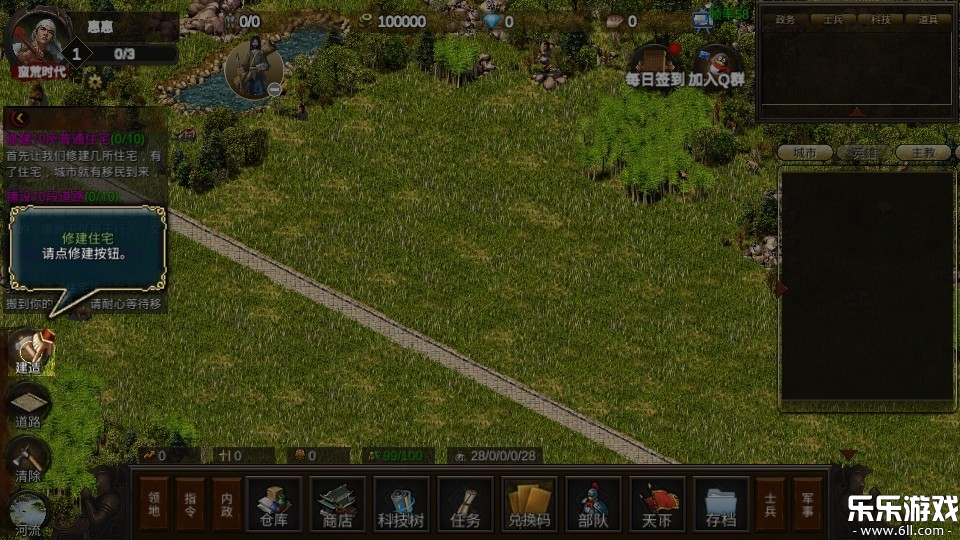The width and height of the screenshot is (960, 540).
Task: Select the 城市 city tab
Action: tap(805, 153)
